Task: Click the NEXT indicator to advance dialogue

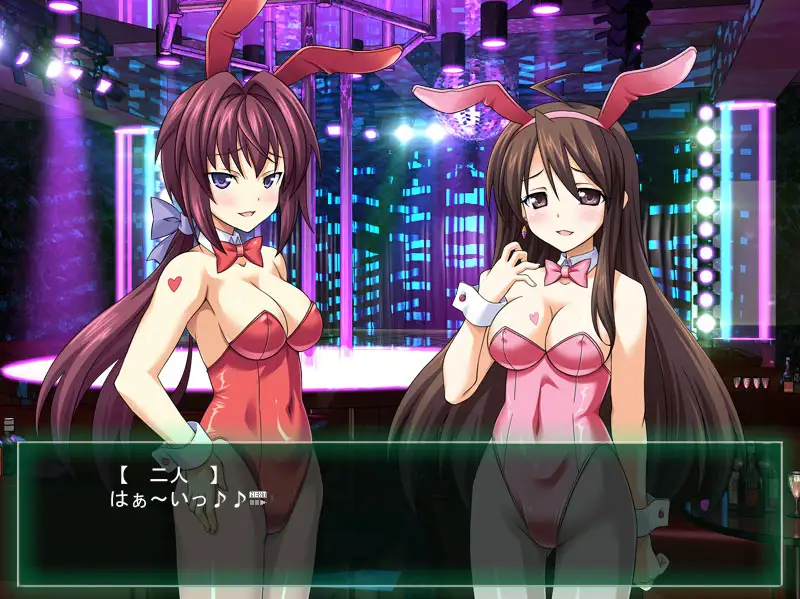Action: tap(257, 497)
